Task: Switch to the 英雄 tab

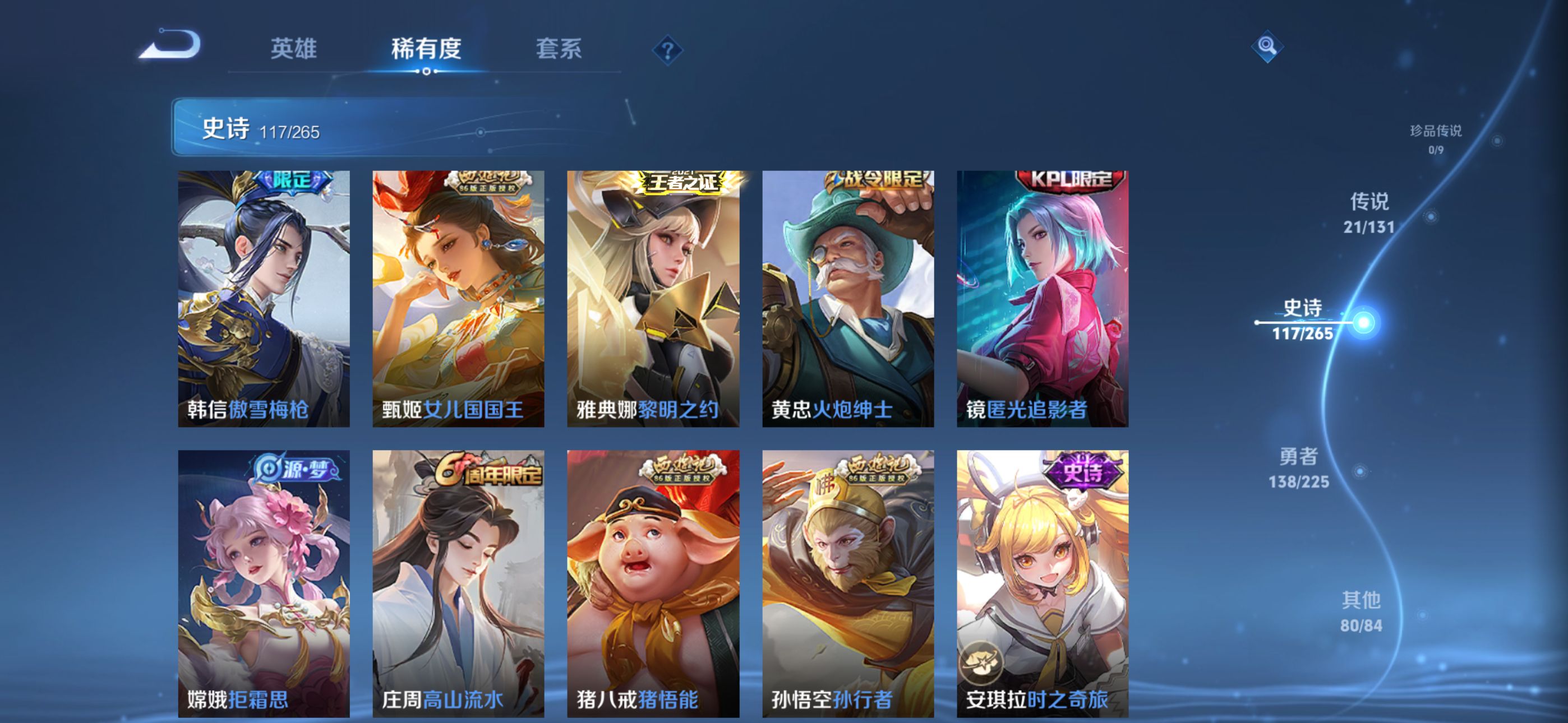Action: click(x=293, y=49)
